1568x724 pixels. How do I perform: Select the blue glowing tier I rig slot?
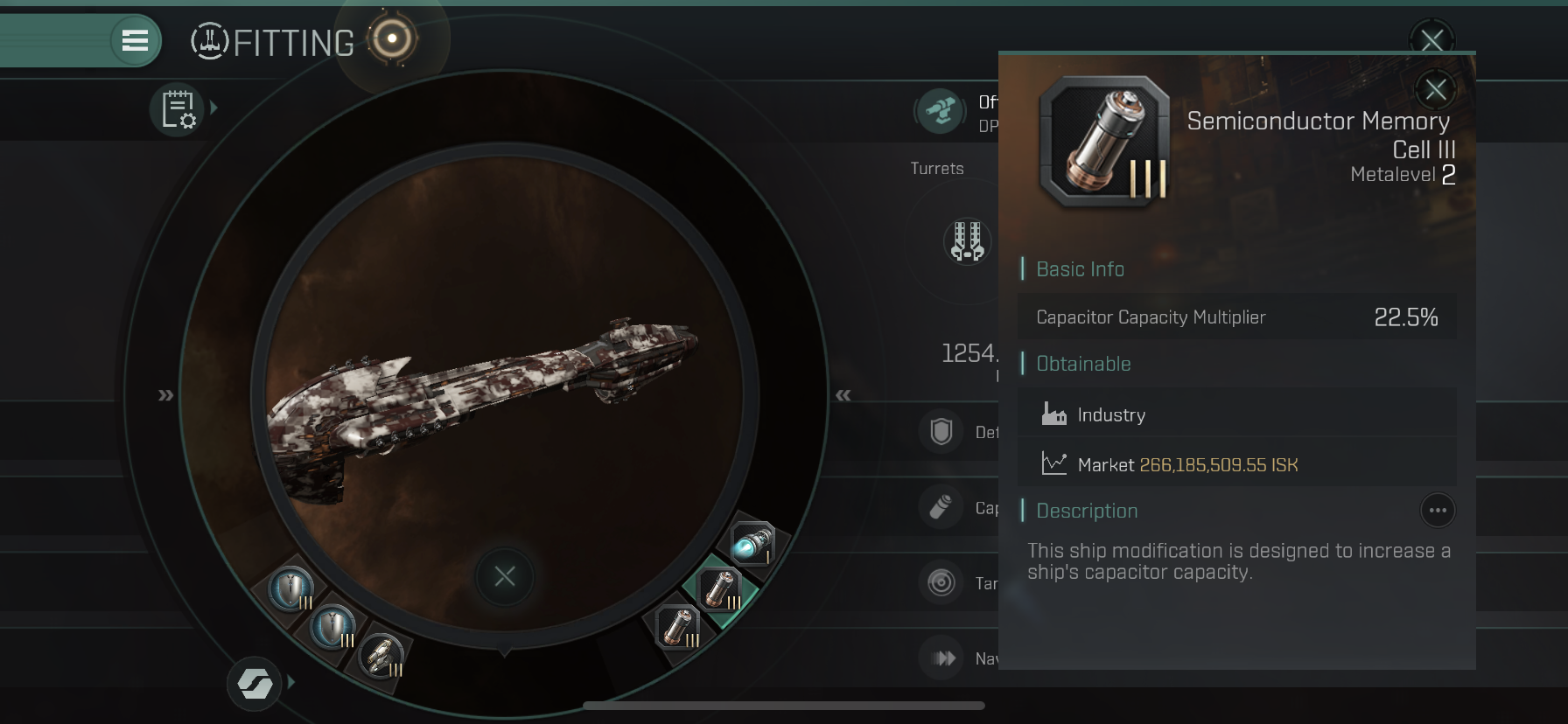pyautogui.click(x=752, y=542)
